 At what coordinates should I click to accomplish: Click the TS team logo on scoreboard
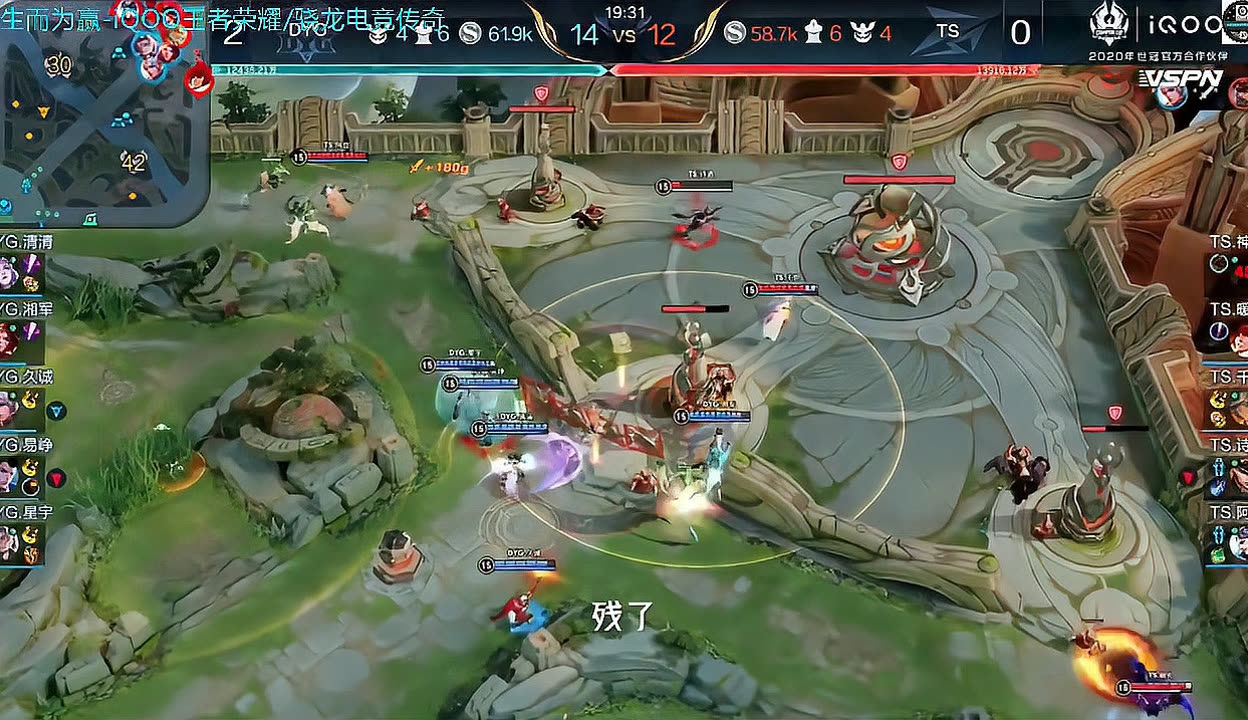click(947, 31)
